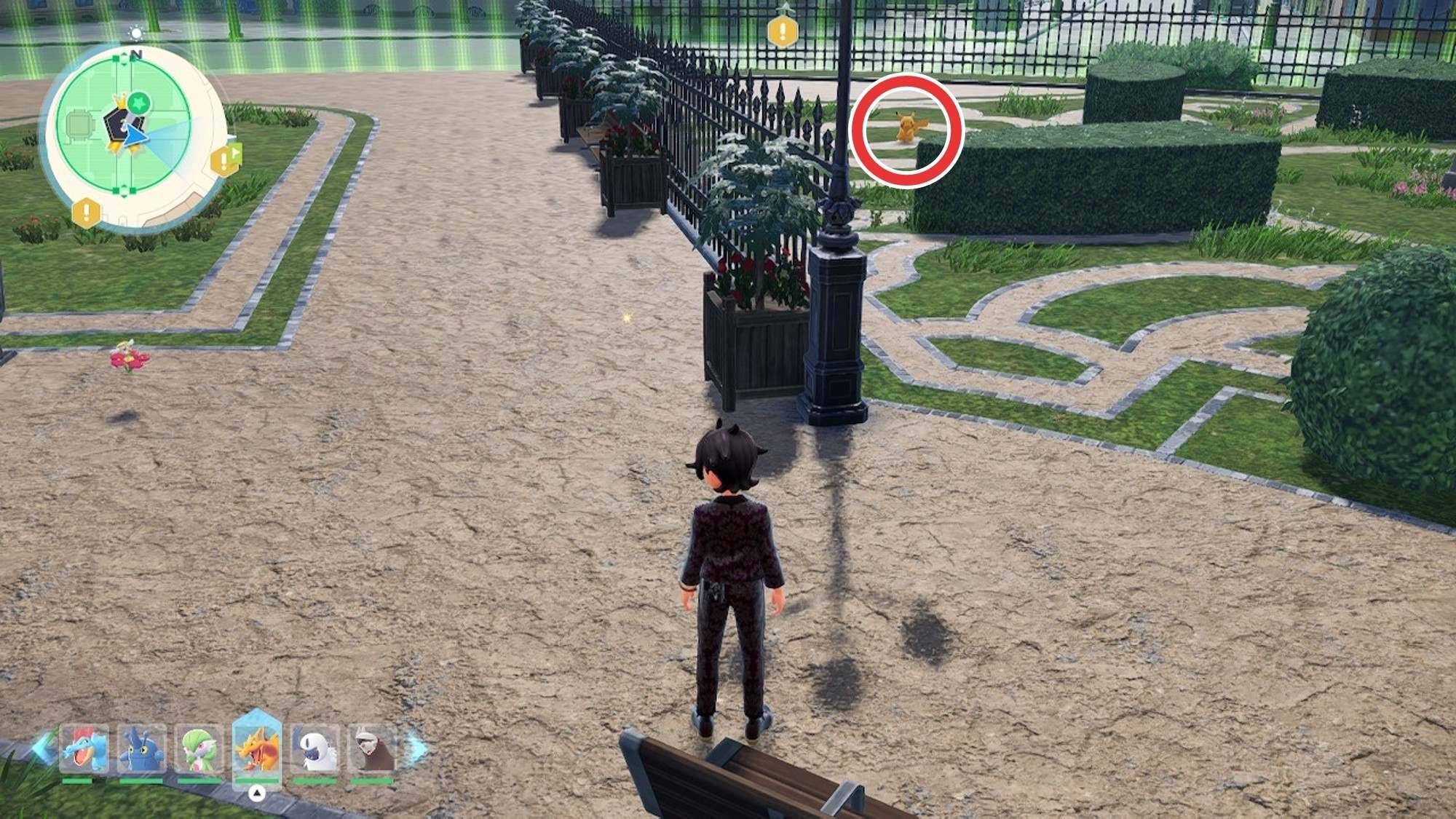Select the exclamation marker with green flag
The height and width of the screenshot is (819, 1456).
tap(226, 159)
